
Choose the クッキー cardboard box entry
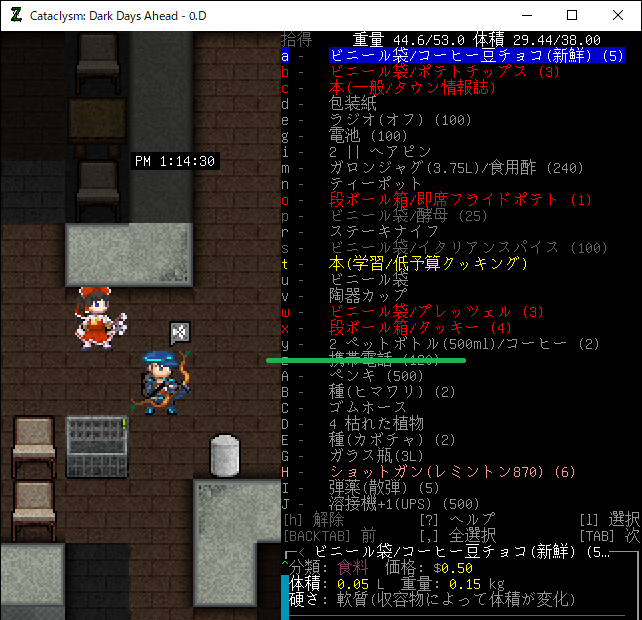point(420,328)
